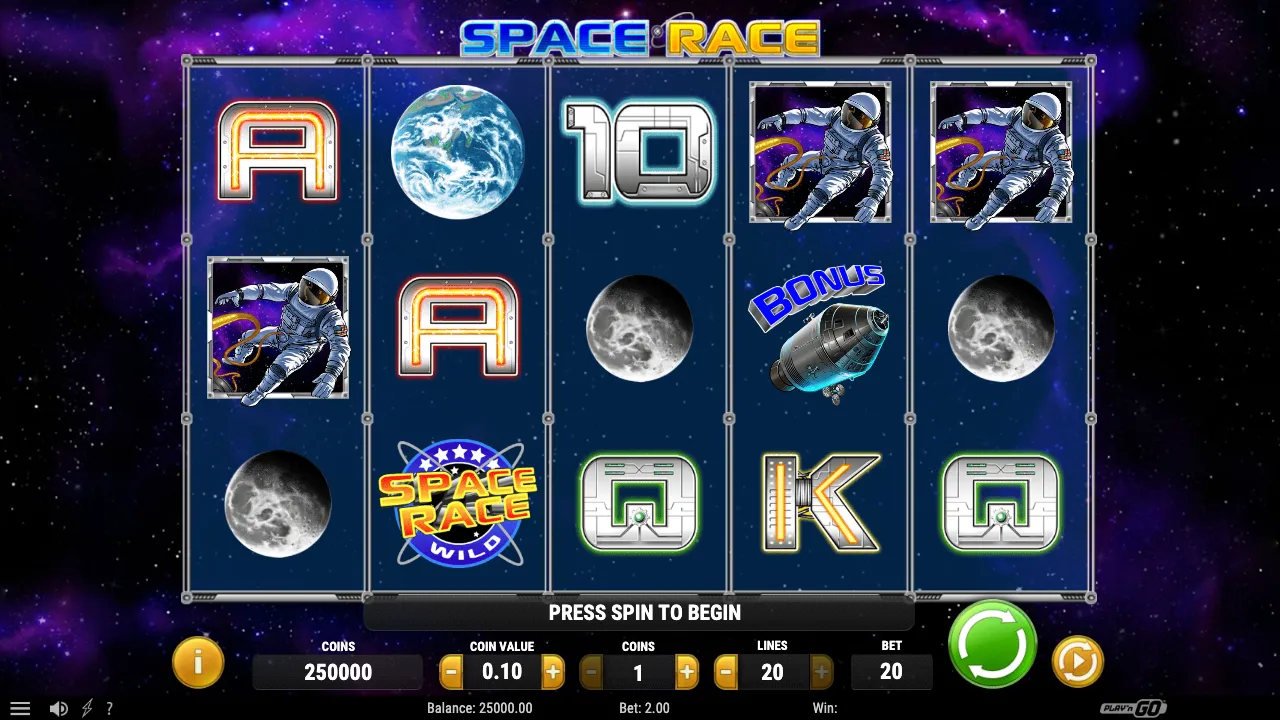The image size is (1280, 720).
Task: Open the options menu icon
Action: [20, 707]
